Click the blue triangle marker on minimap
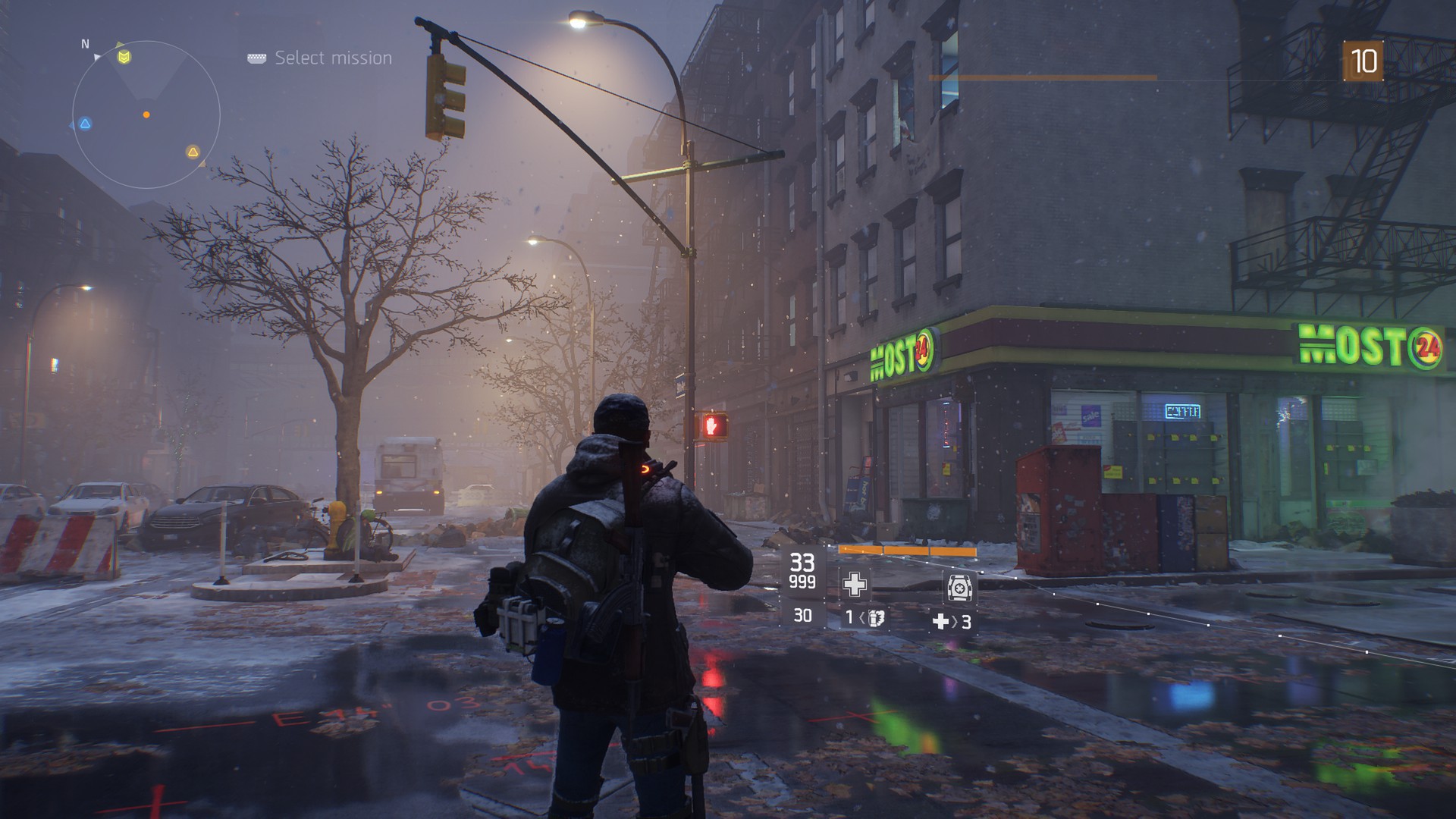The image size is (1456, 819). (86, 124)
